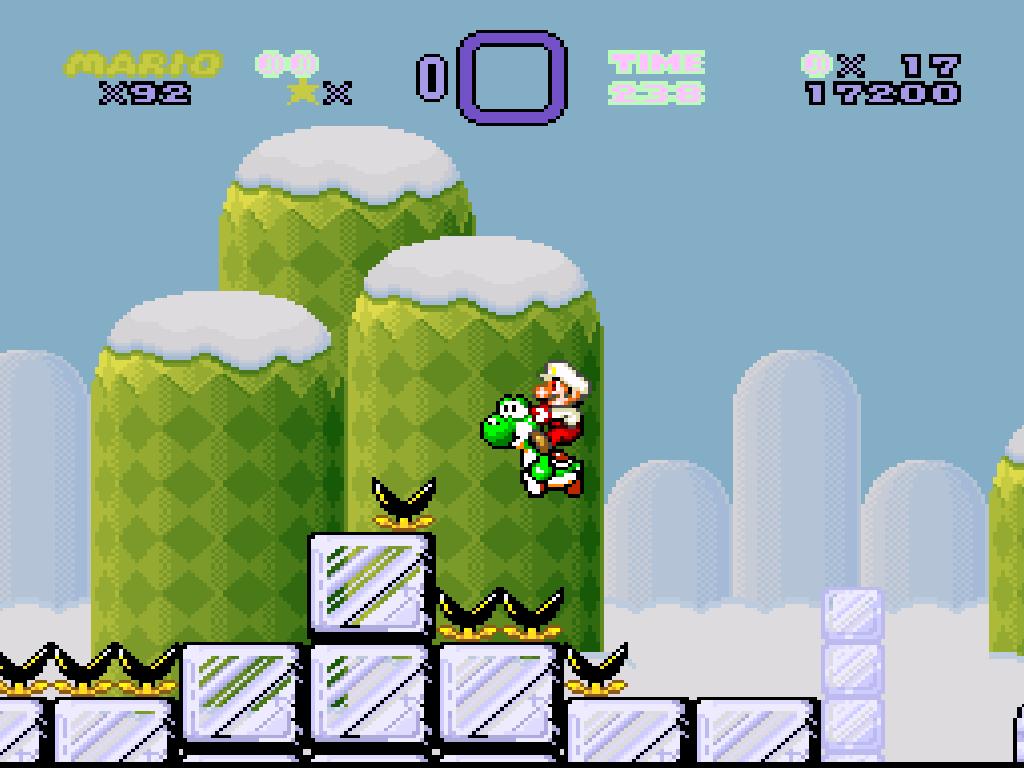Click the empty reserve item box
Viewport: 1024px width, 768px height.
click(512, 77)
